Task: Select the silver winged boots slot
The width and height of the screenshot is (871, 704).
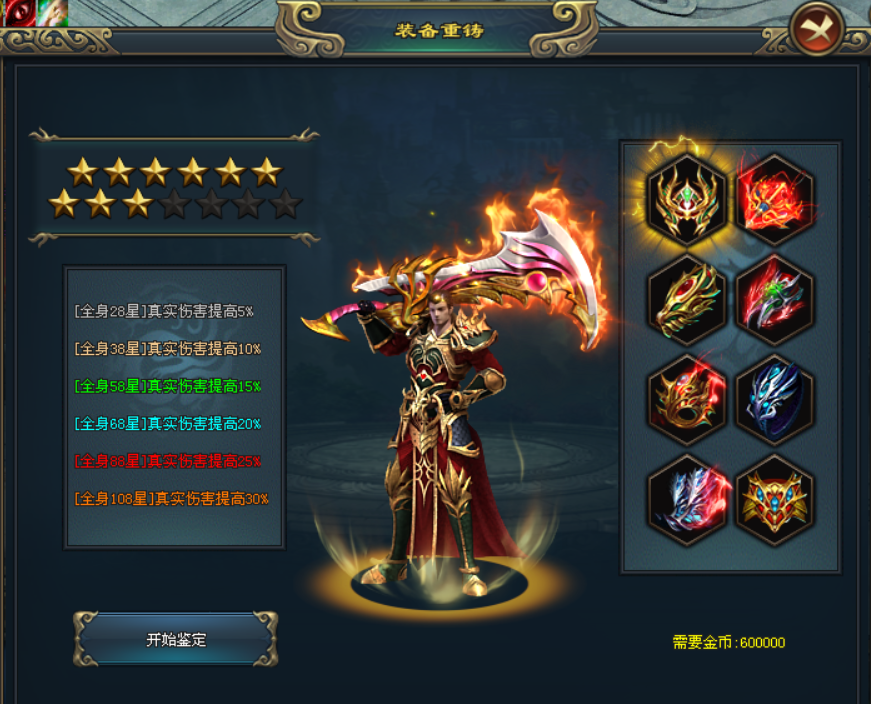Action: [x=686, y=499]
